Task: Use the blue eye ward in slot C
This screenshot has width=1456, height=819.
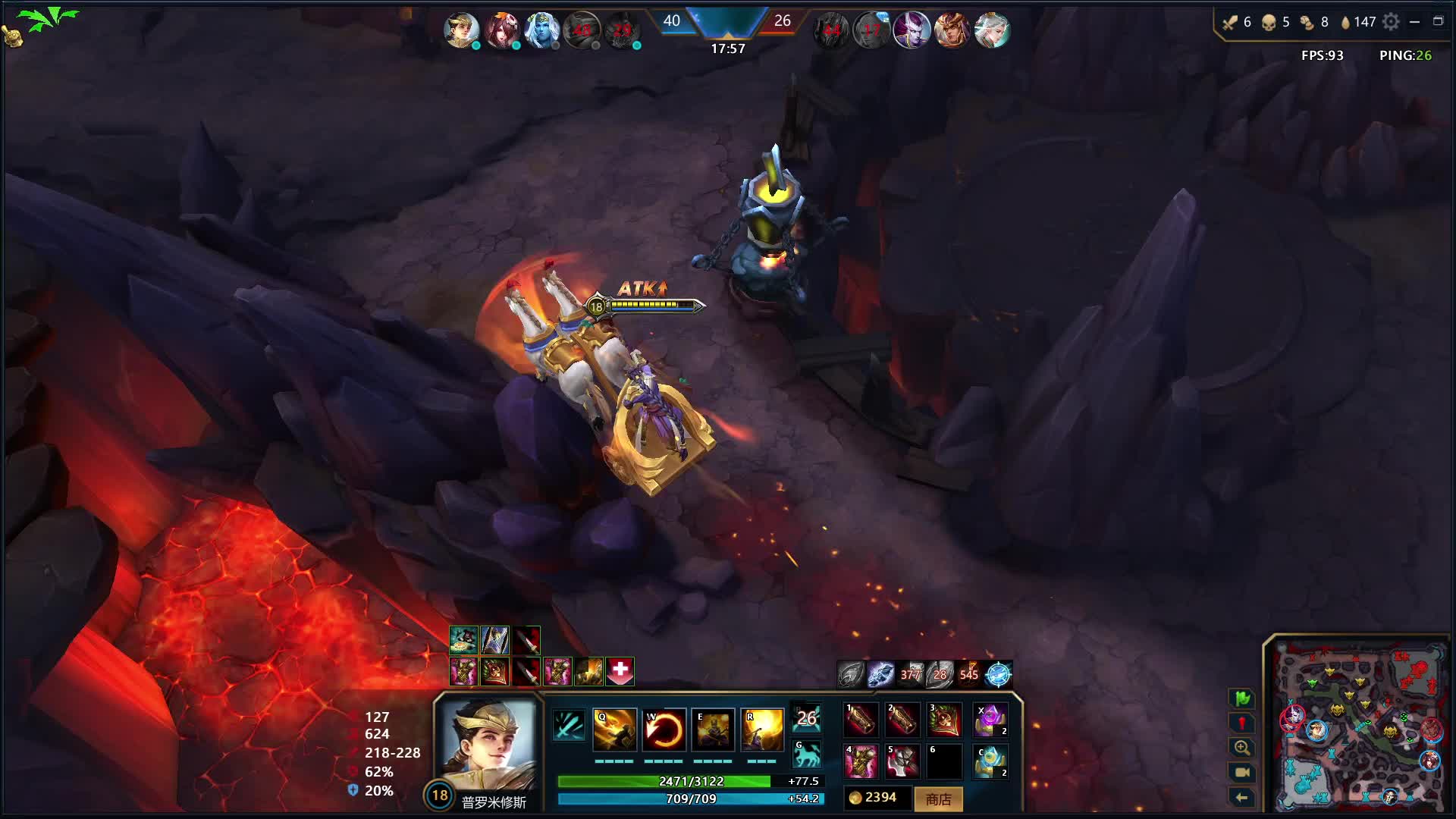Action: click(990, 761)
